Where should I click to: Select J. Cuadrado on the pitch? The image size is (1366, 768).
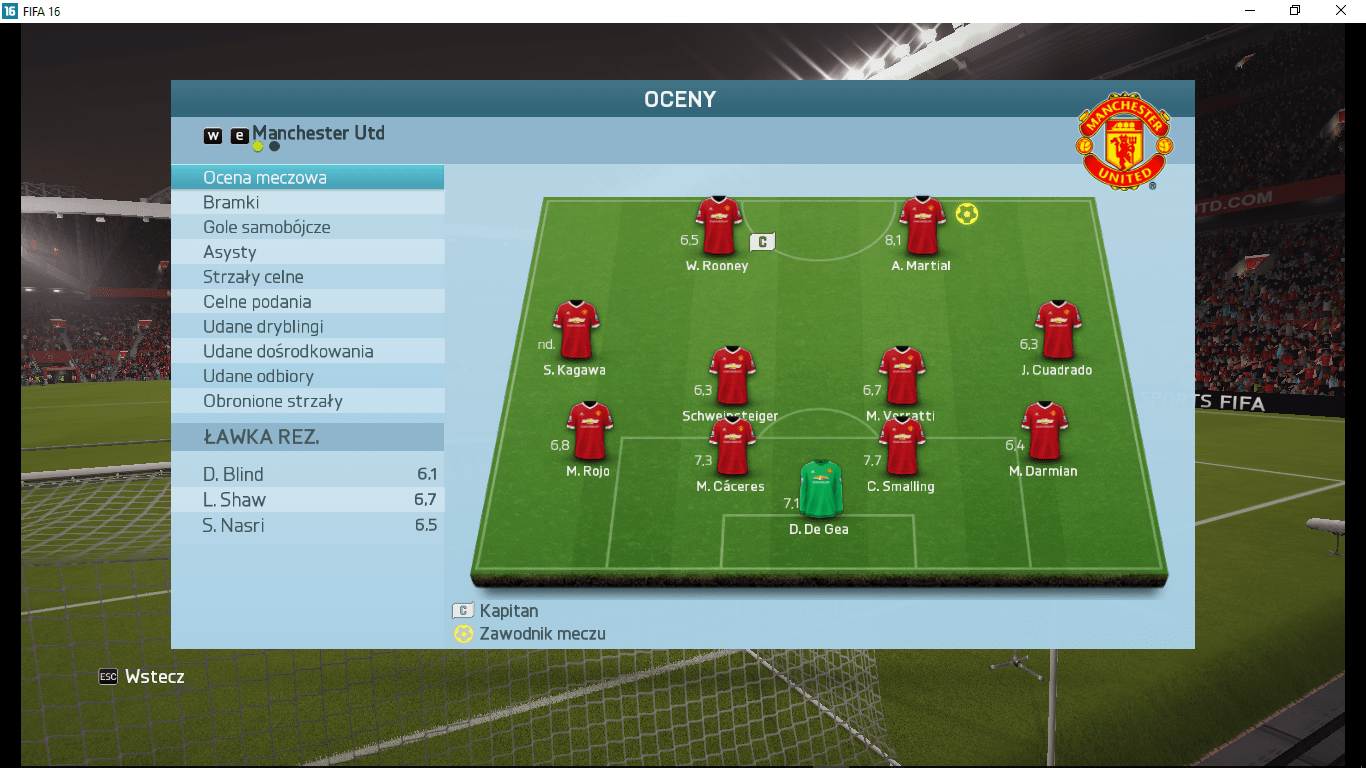click(1057, 330)
